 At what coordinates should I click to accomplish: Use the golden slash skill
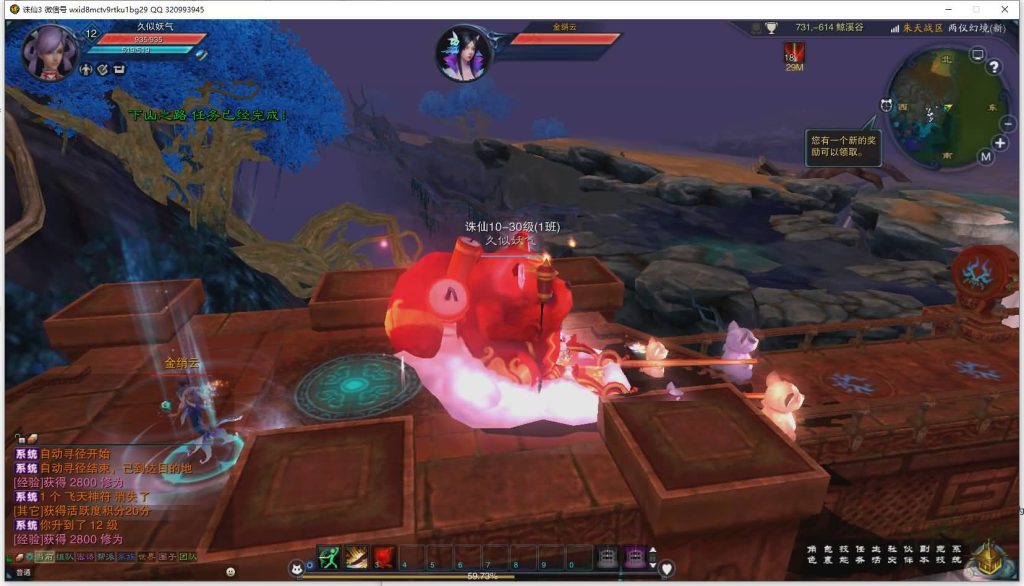[357, 557]
